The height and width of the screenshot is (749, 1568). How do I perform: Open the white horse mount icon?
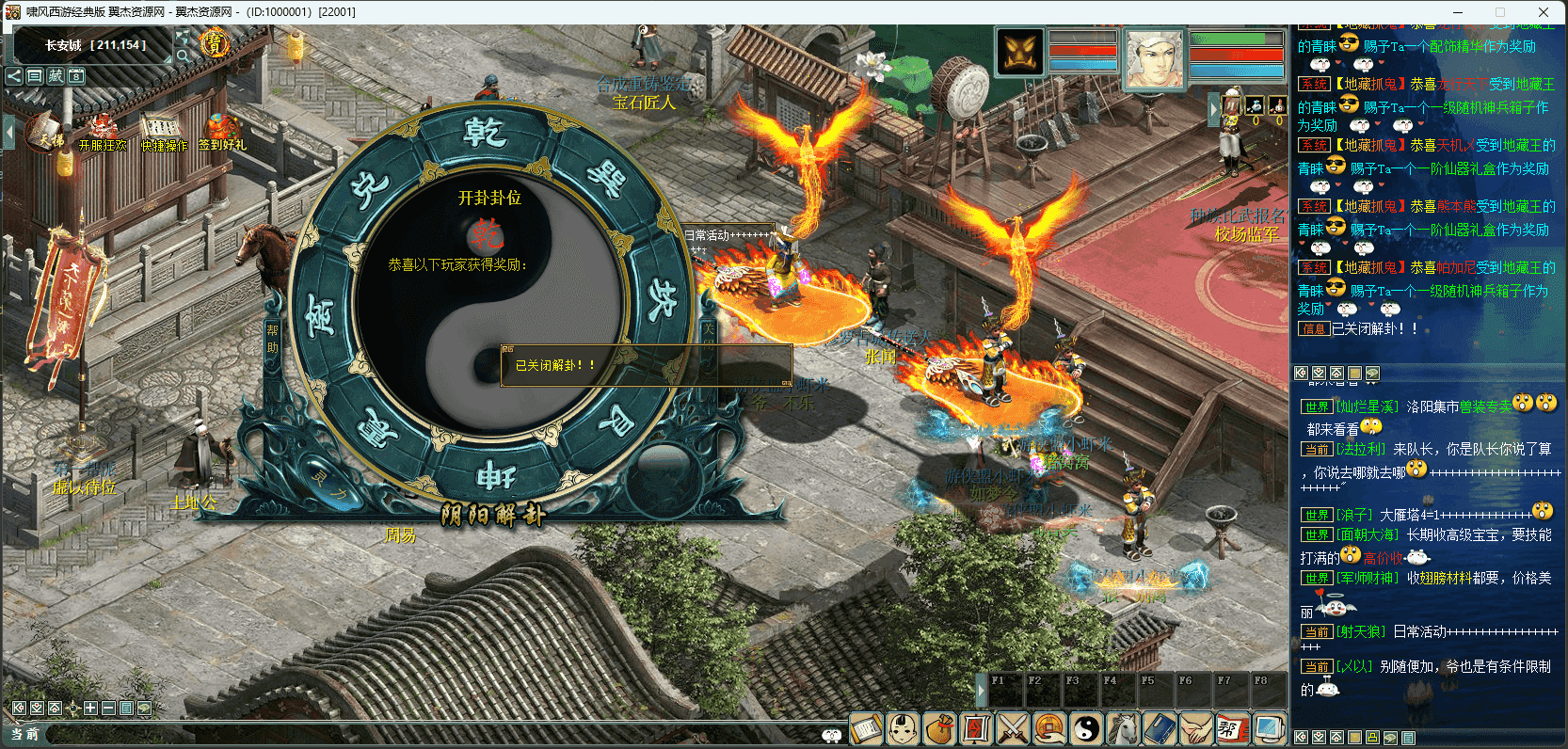click(x=1123, y=728)
